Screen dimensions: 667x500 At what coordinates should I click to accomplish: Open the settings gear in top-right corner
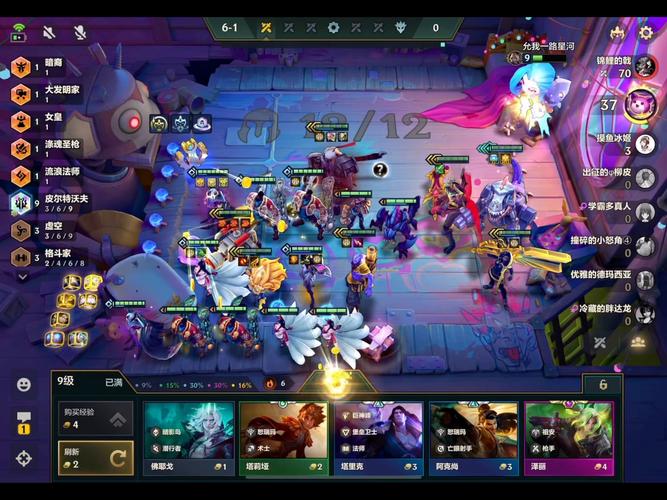tap(645, 33)
